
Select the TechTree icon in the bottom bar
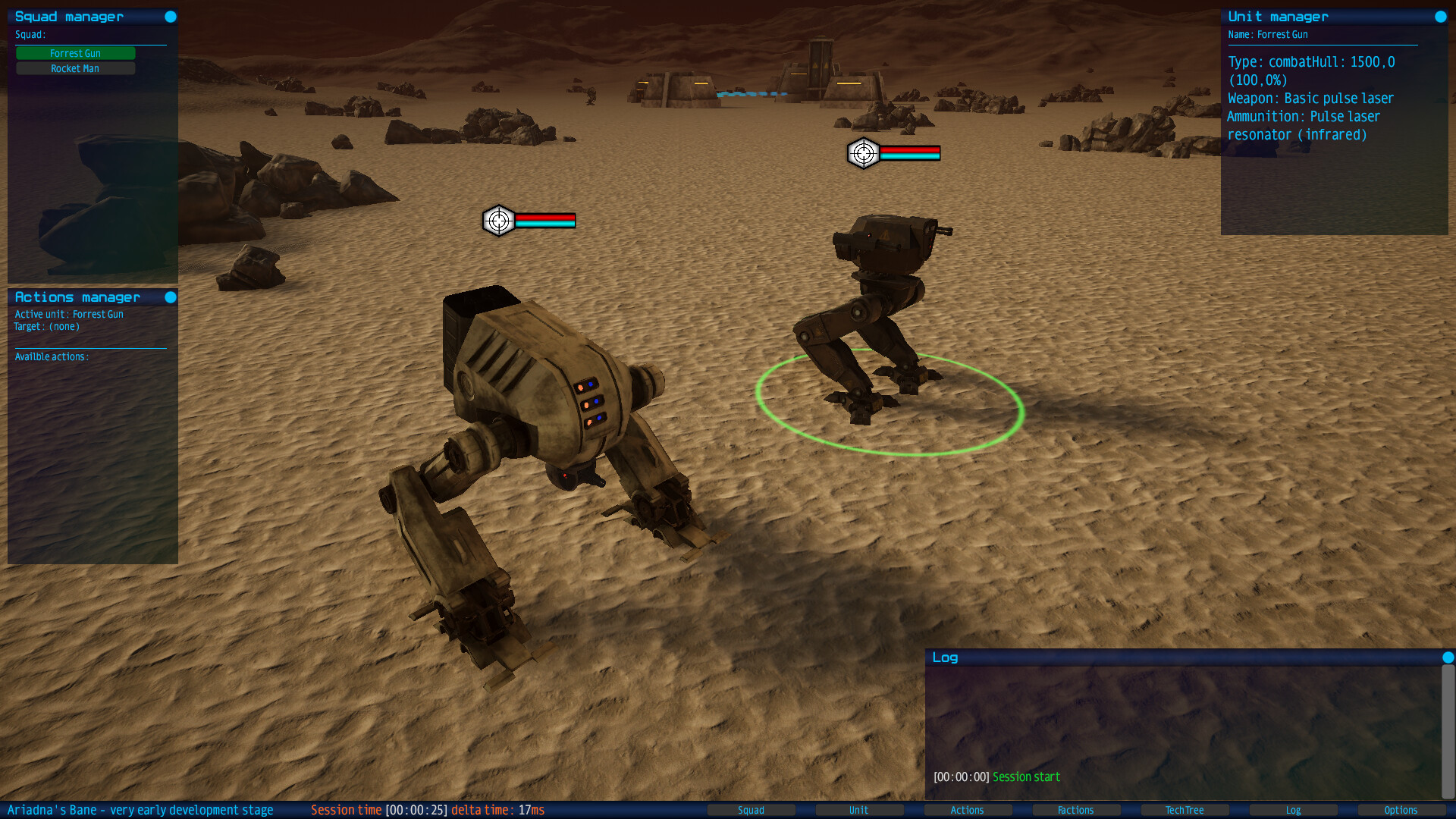[x=1185, y=810]
